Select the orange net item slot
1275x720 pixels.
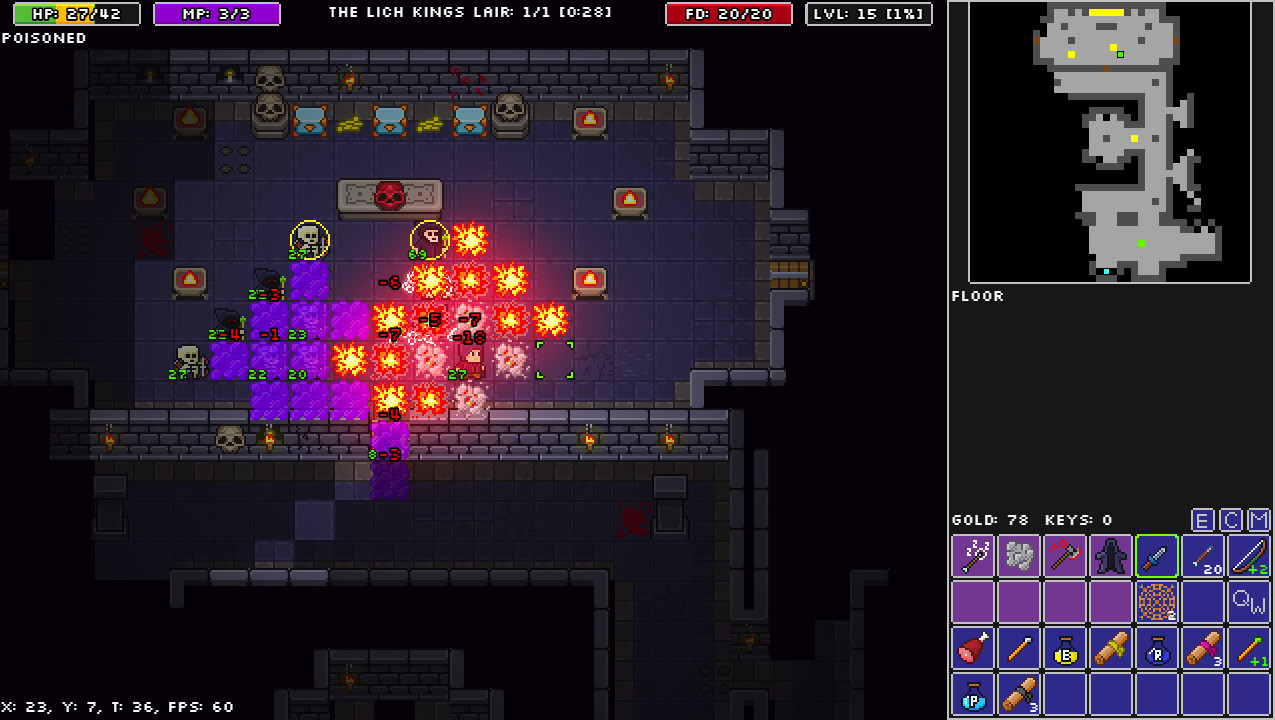pyautogui.click(x=1157, y=602)
